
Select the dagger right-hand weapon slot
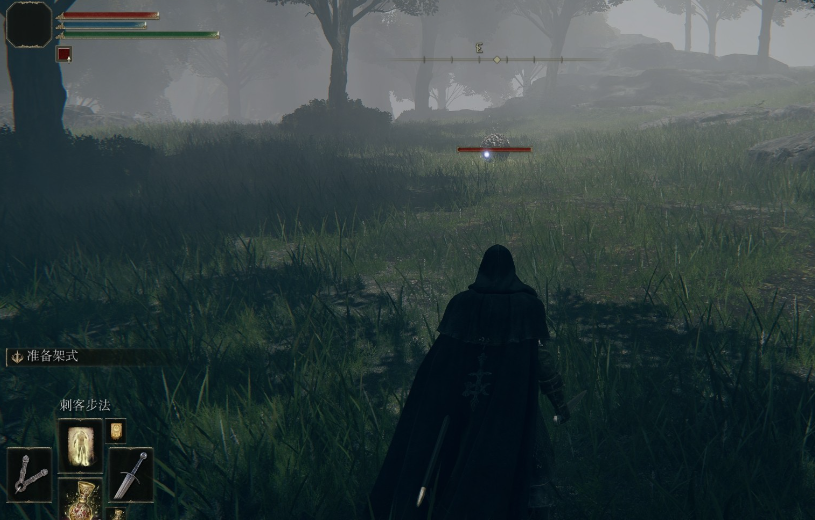pyautogui.click(x=131, y=474)
